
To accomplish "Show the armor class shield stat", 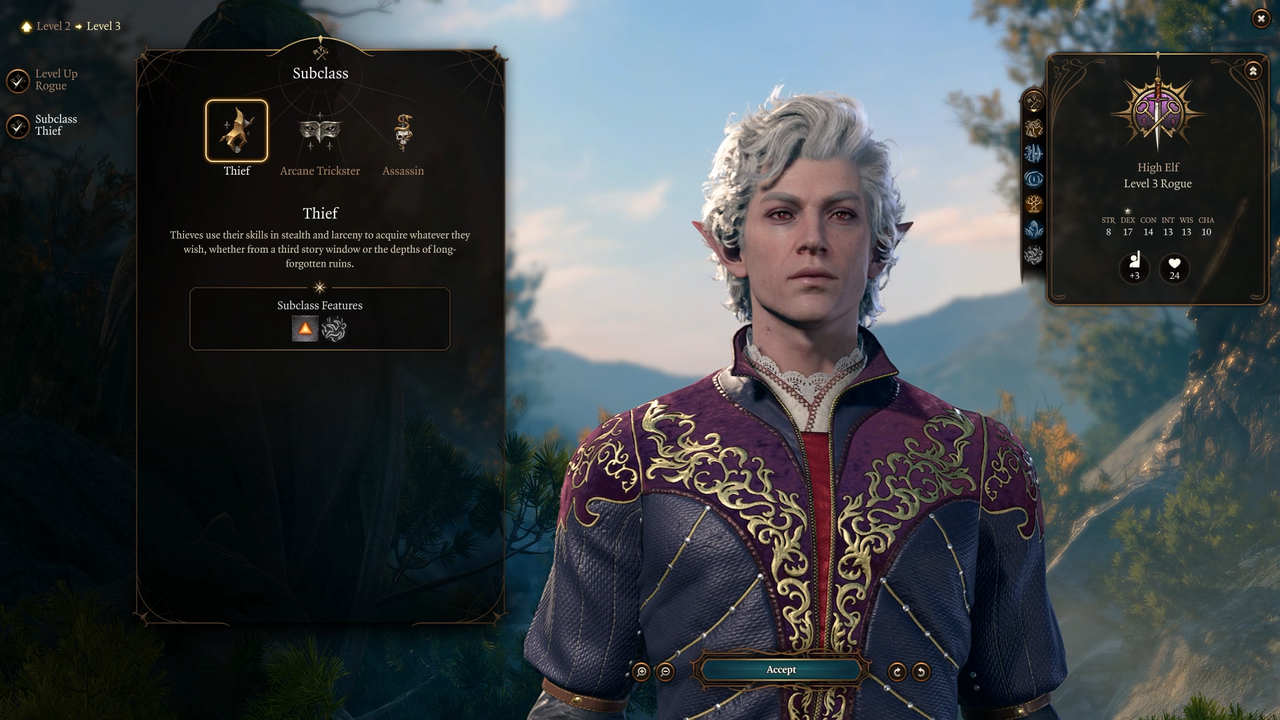I will (x=1134, y=269).
